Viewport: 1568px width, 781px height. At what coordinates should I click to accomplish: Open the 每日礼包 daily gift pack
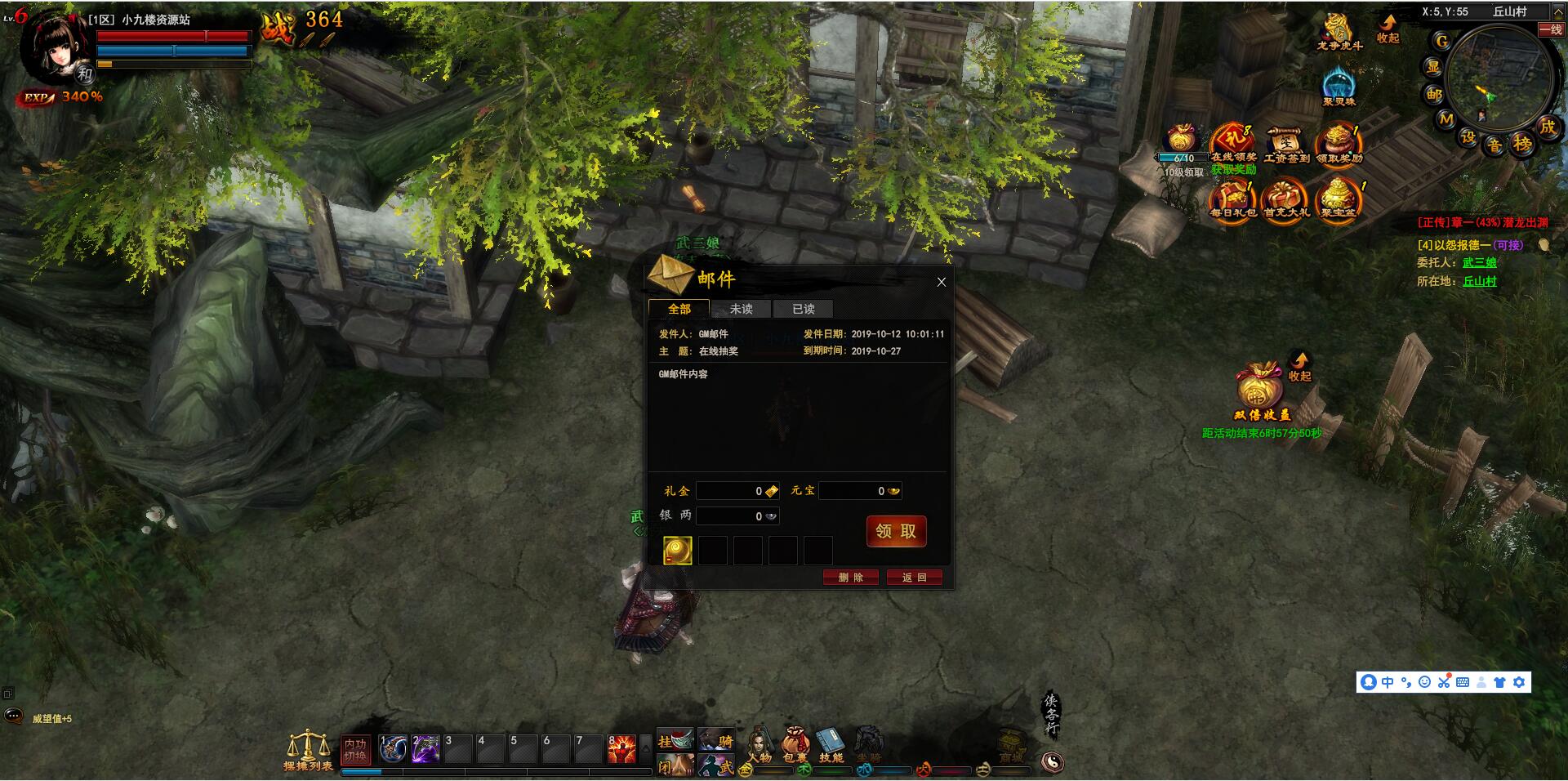pyautogui.click(x=1232, y=199)
